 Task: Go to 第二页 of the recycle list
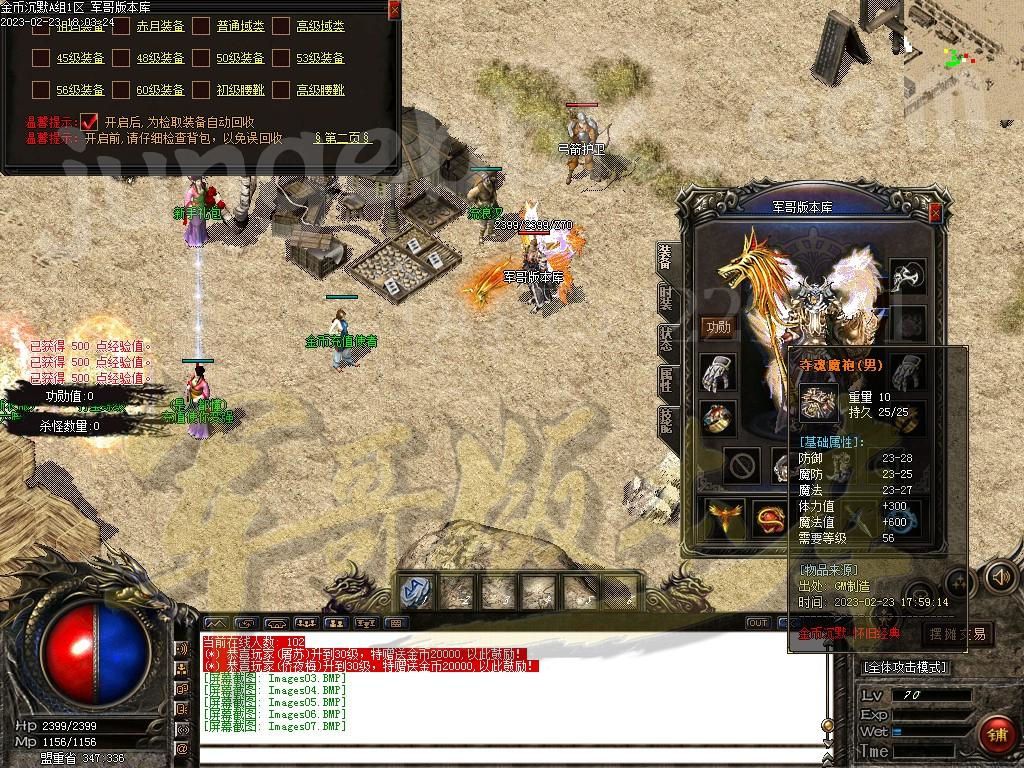[x=342, y=138]
